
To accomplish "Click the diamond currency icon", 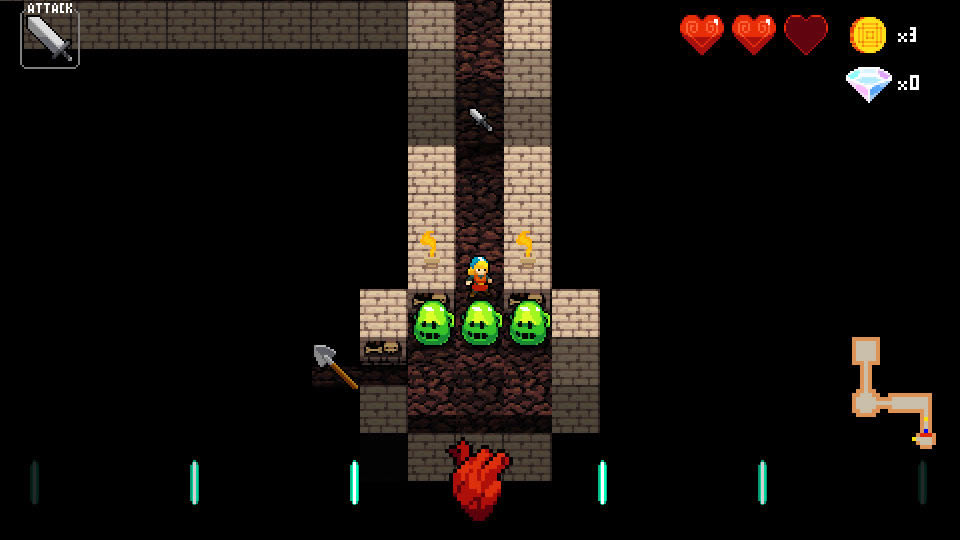I will (x=868, y=84).
